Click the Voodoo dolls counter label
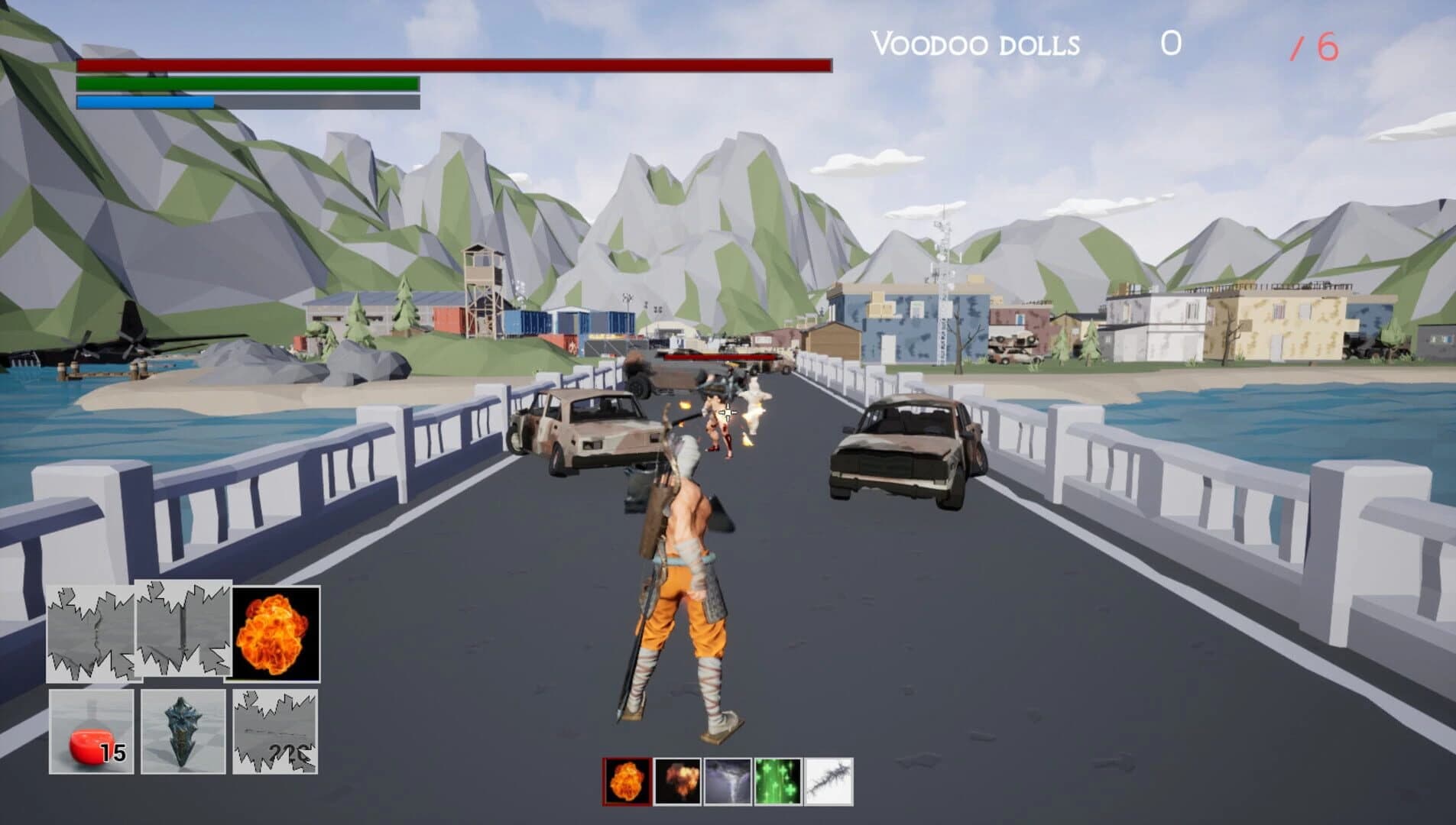Screen dimensions: 1456x825 974,44
